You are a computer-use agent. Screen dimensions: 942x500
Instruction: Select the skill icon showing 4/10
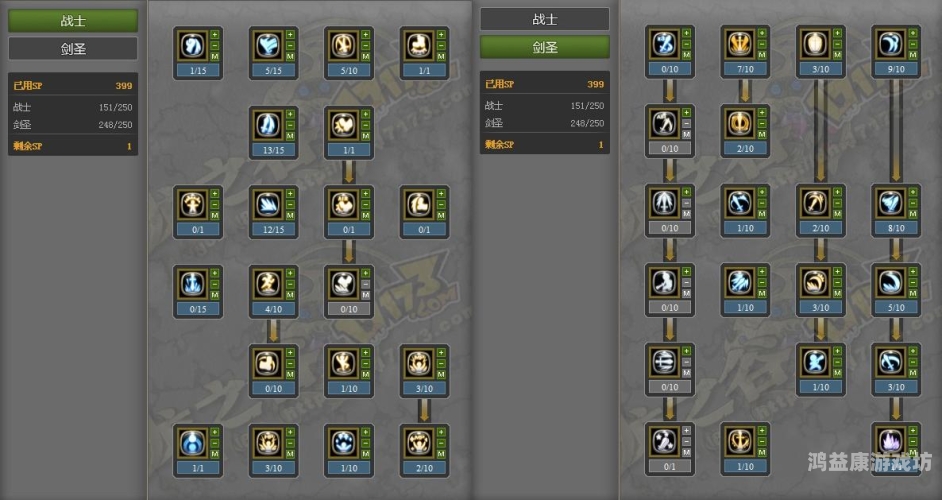(x=267, y=283)
